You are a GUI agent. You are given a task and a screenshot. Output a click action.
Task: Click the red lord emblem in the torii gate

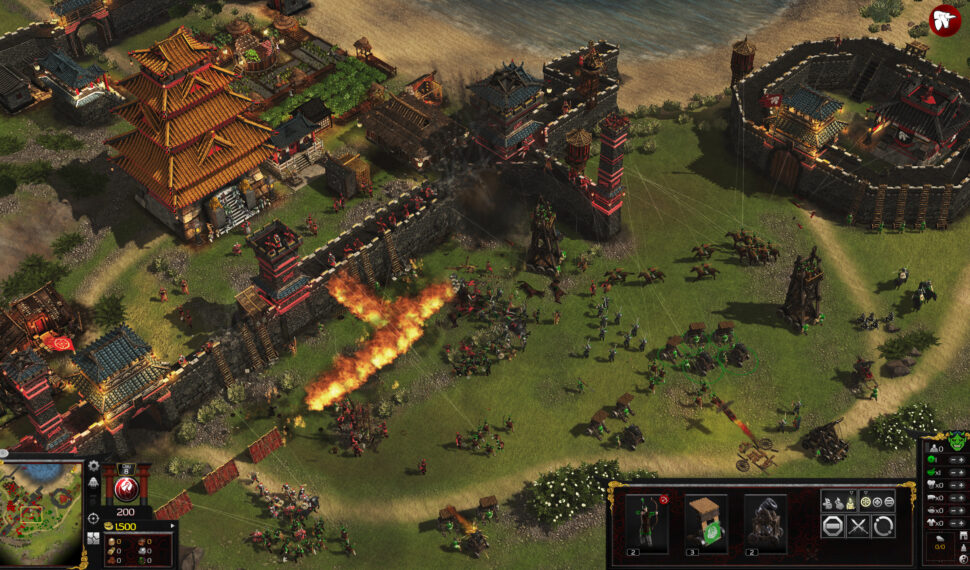click(x=127, y=488)
